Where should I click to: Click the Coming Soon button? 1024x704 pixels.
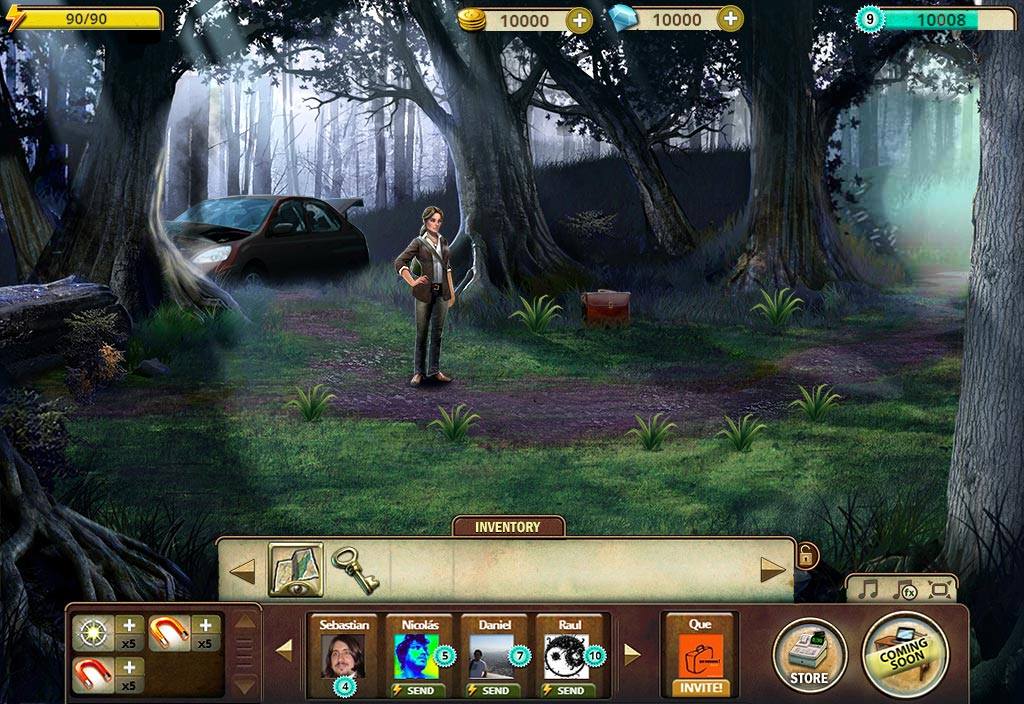[904, 653]
